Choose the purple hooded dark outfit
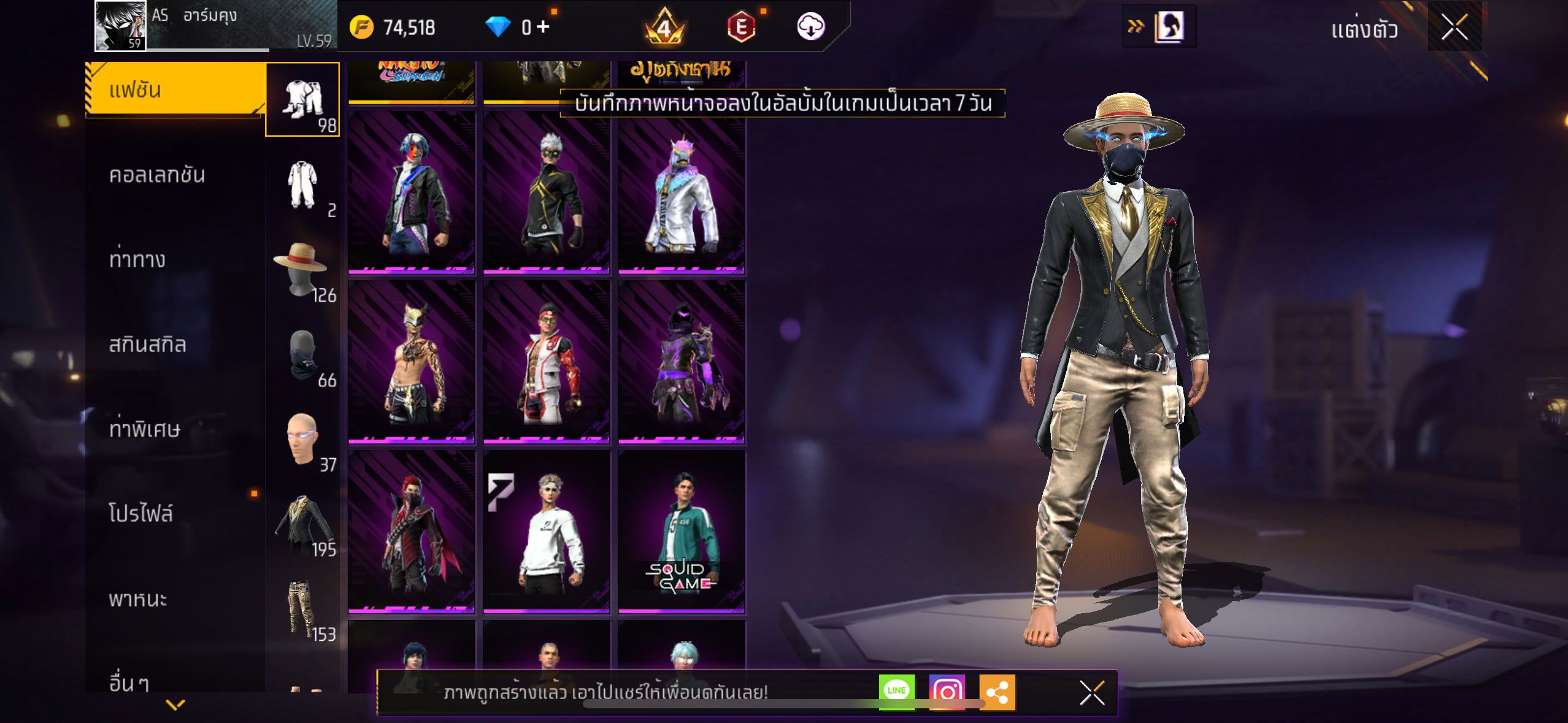 [x=682, y=362]
